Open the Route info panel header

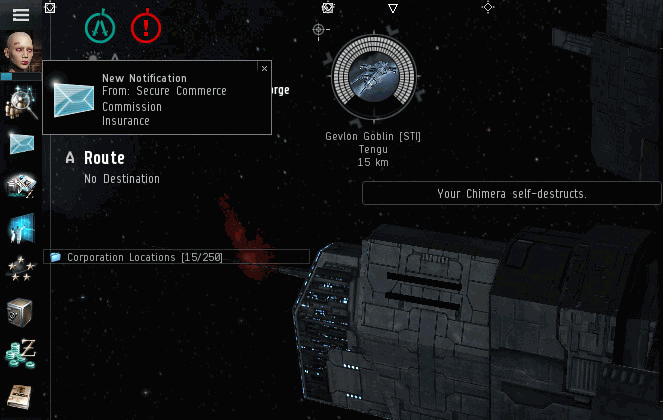click(104, 158)
